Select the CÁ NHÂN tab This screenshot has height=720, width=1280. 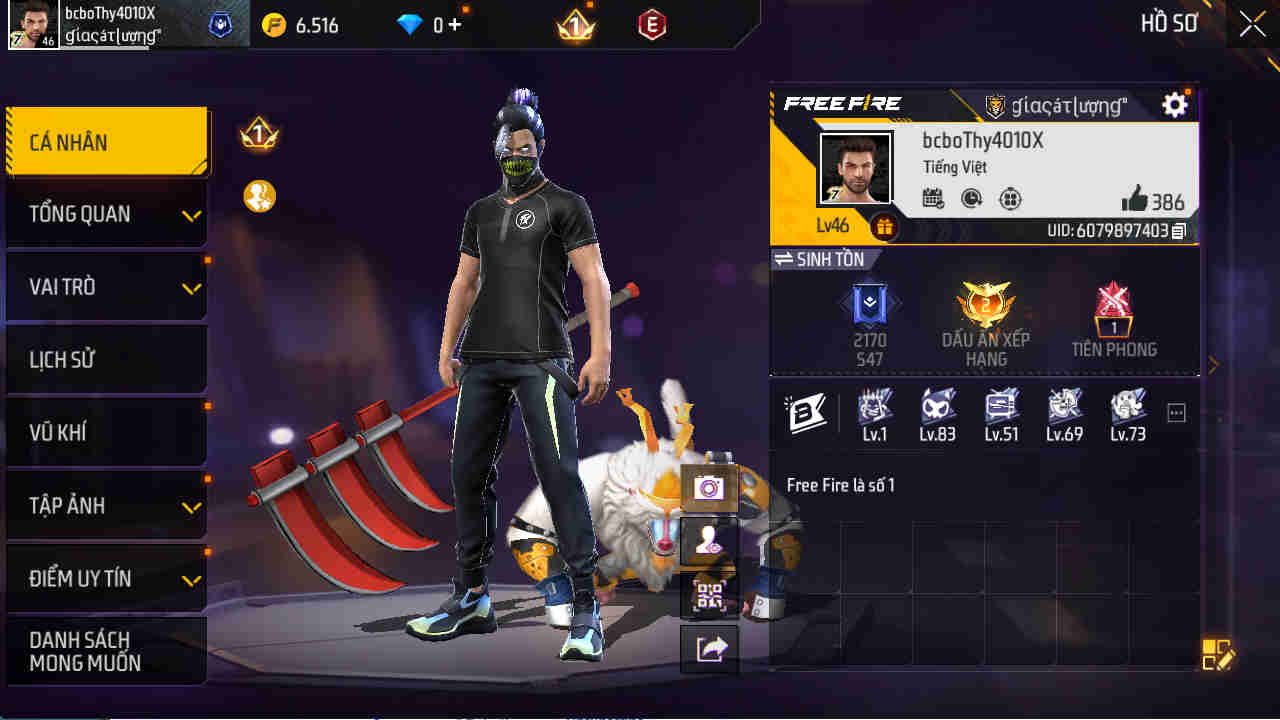[x=106, y=141]
